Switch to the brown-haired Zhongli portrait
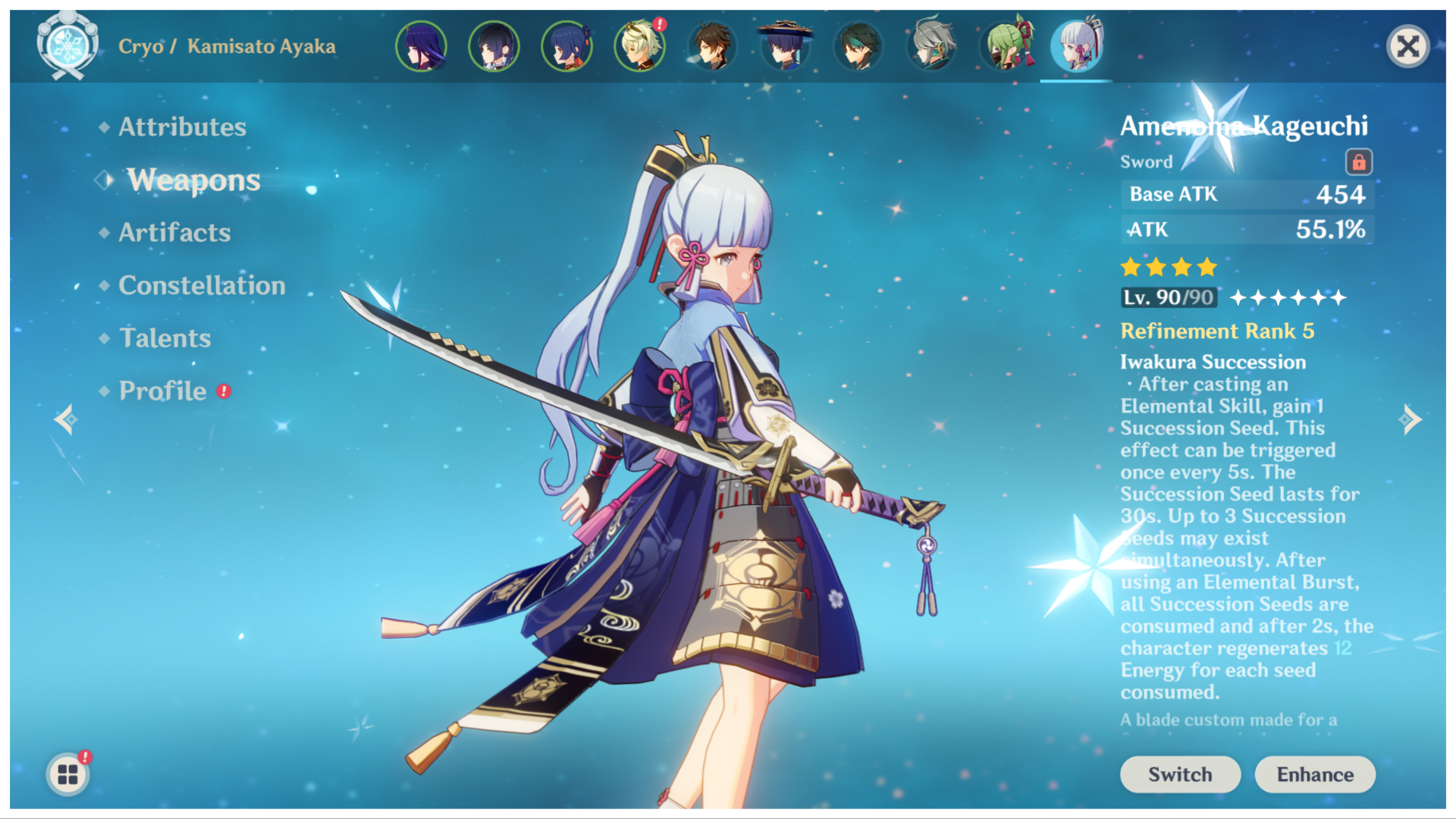1456x819 pixels. (711, 47)
